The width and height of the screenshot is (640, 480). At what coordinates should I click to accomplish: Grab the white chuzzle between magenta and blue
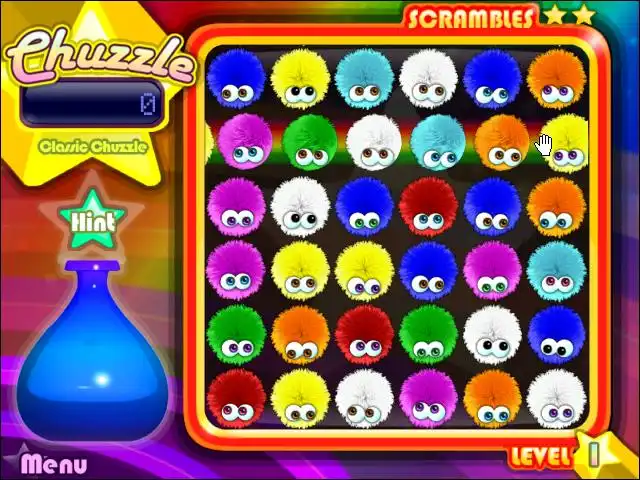pos(300,205)
